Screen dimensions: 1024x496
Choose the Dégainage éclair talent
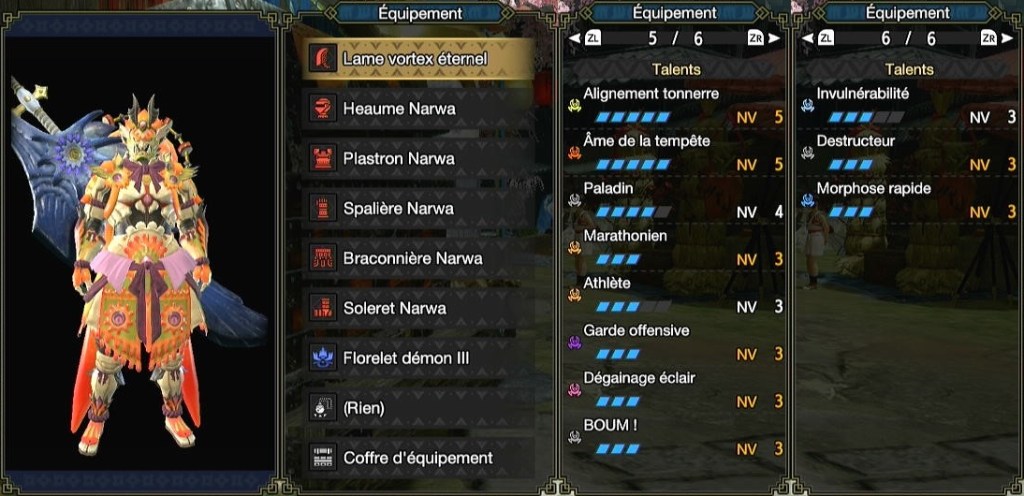(x=677, y=390)
